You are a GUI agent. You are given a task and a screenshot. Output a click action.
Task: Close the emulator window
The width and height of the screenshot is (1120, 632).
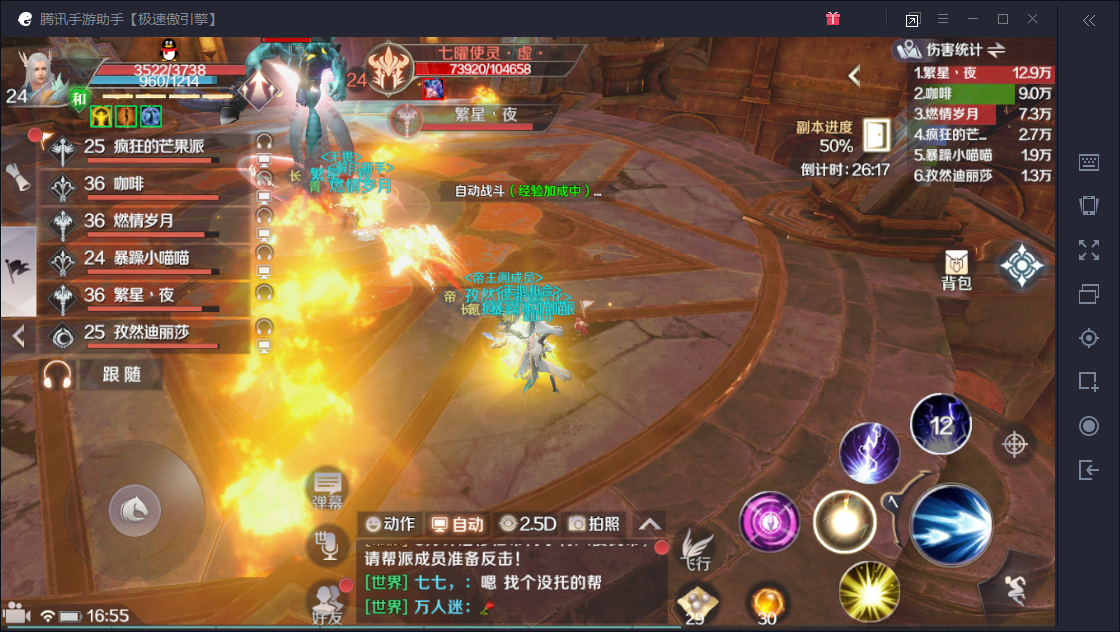coord(1033,19)
